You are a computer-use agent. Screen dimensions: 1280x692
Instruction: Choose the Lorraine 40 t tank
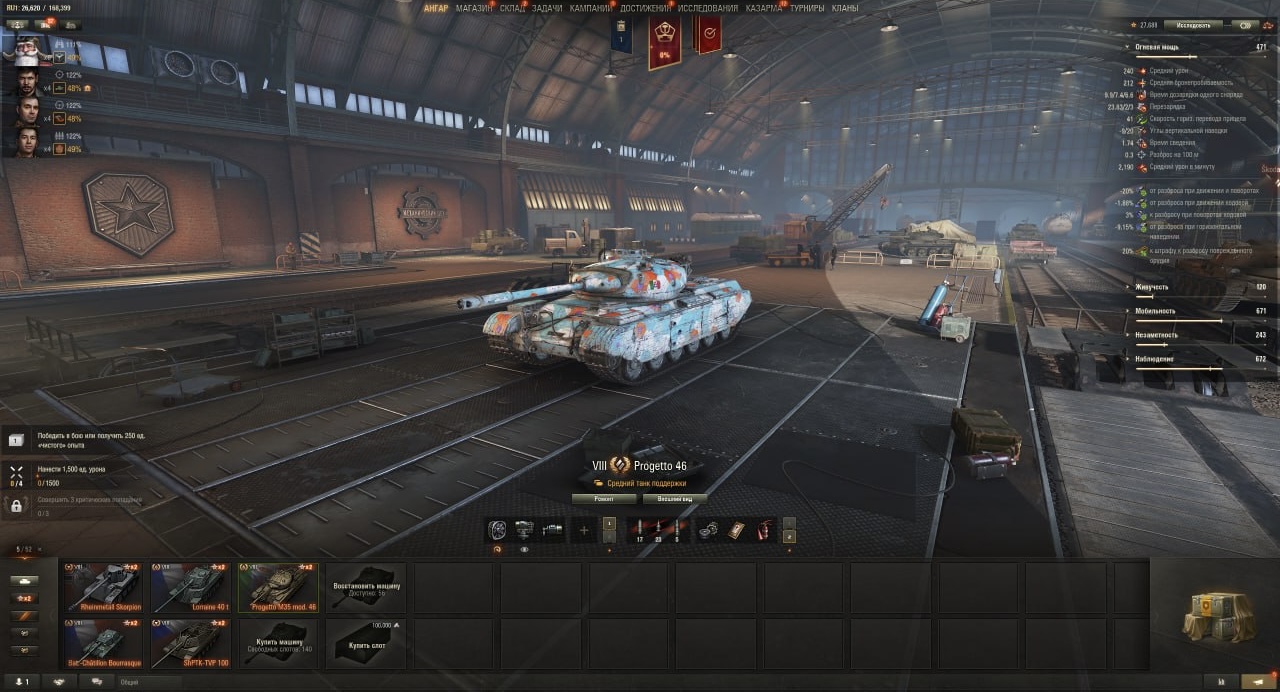coord(191,587)
